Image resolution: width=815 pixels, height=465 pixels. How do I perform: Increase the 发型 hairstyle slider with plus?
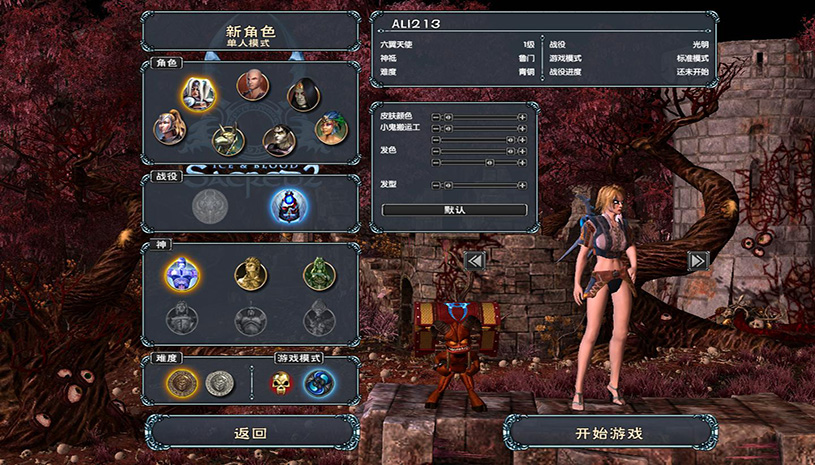(522, 185)
